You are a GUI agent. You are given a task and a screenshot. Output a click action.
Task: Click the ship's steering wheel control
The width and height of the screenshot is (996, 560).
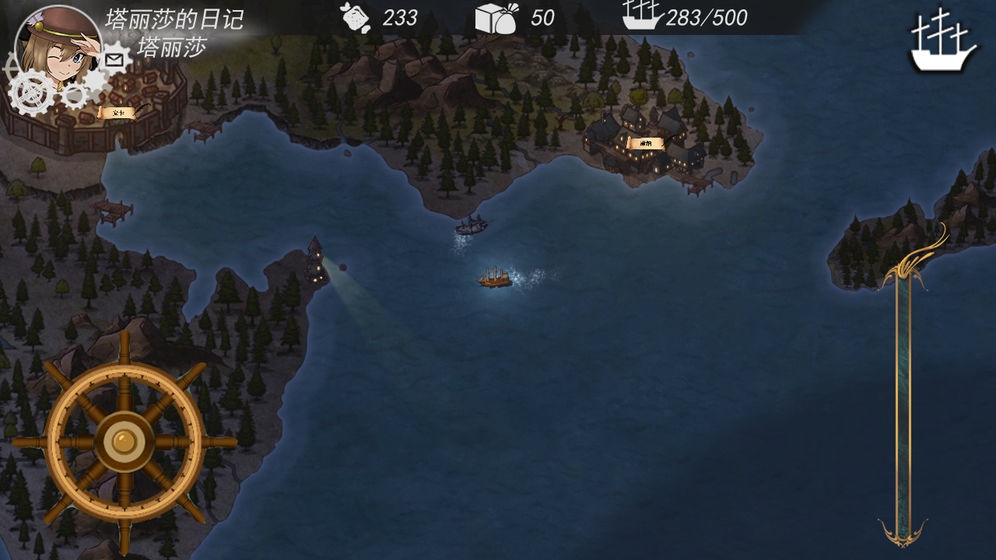coord(124,441)
